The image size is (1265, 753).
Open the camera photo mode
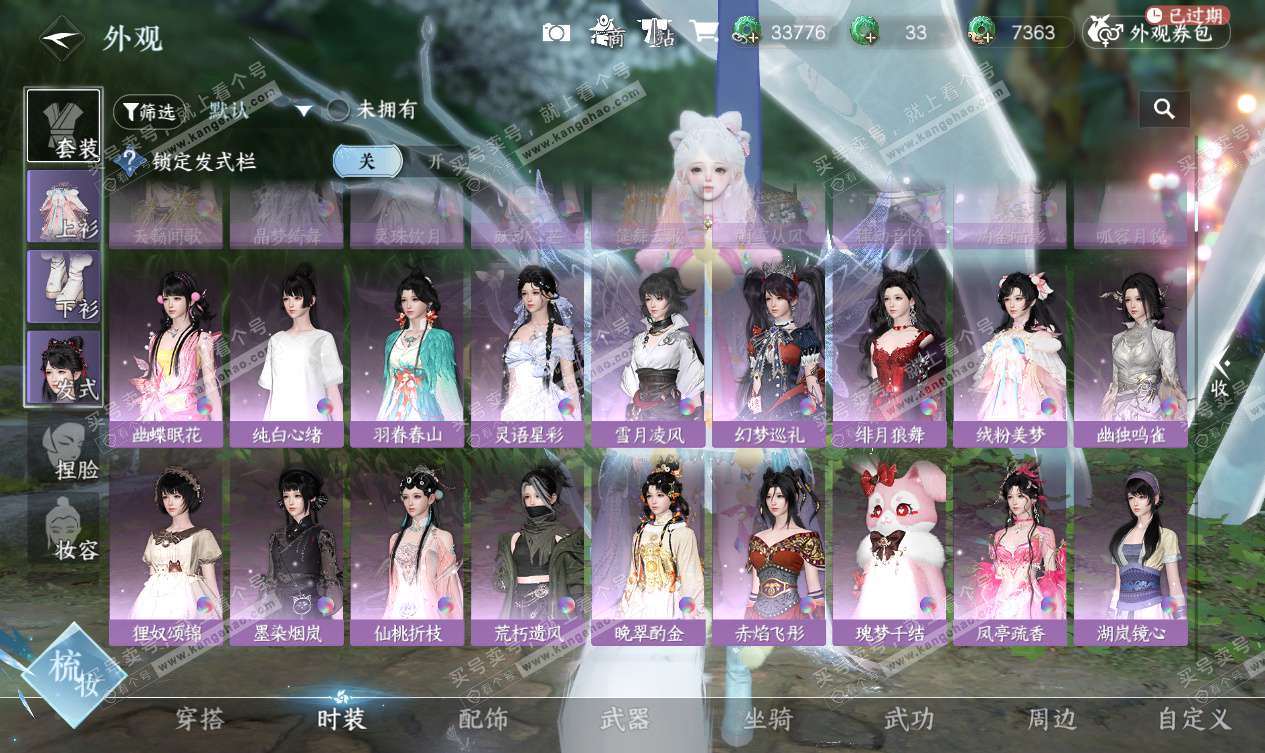[556, 32]
